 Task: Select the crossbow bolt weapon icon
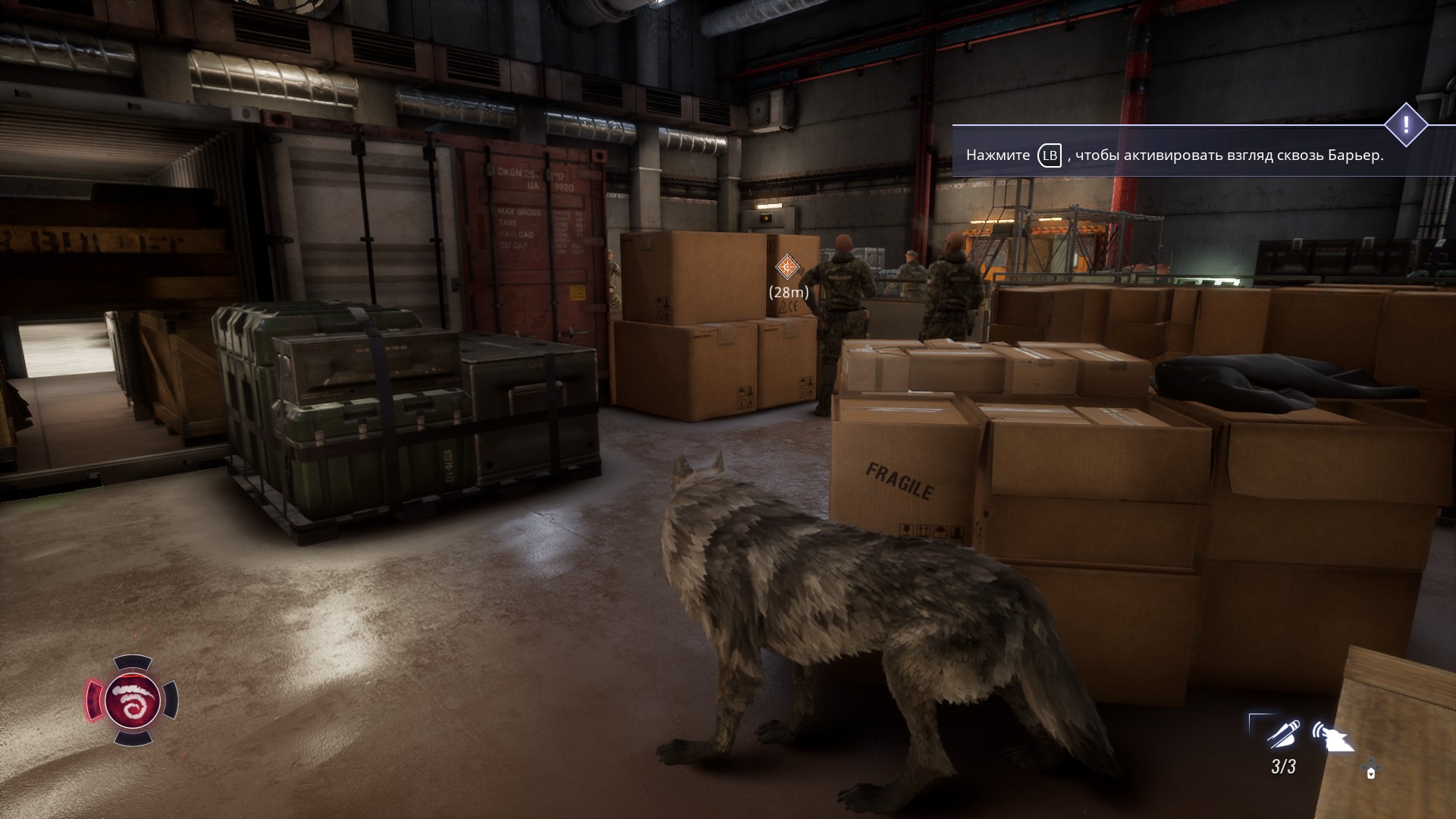[x=1282, y=734]
